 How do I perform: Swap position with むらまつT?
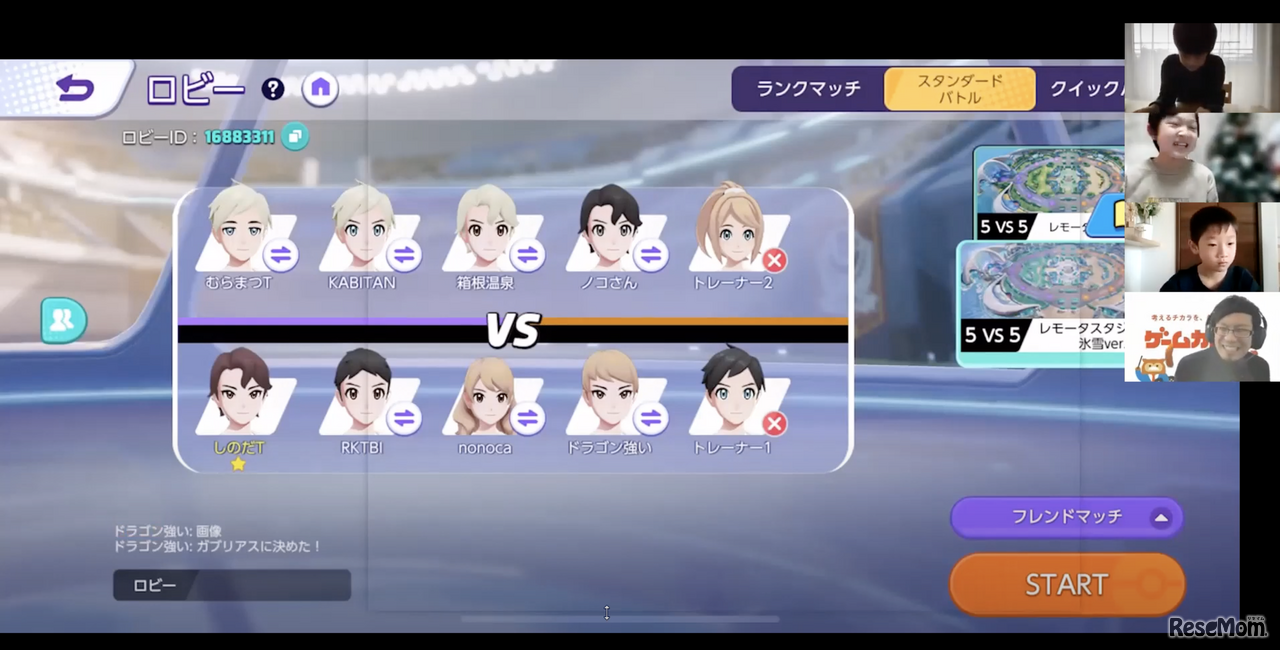pos(281,256)
